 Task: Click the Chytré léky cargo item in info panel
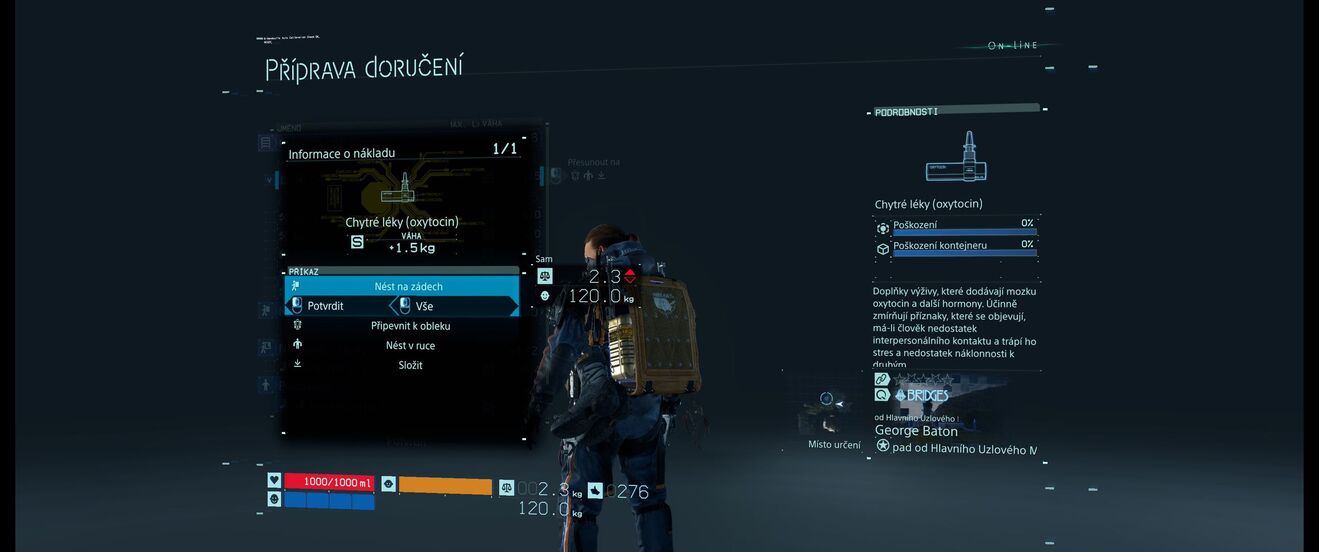coord(401,222)
